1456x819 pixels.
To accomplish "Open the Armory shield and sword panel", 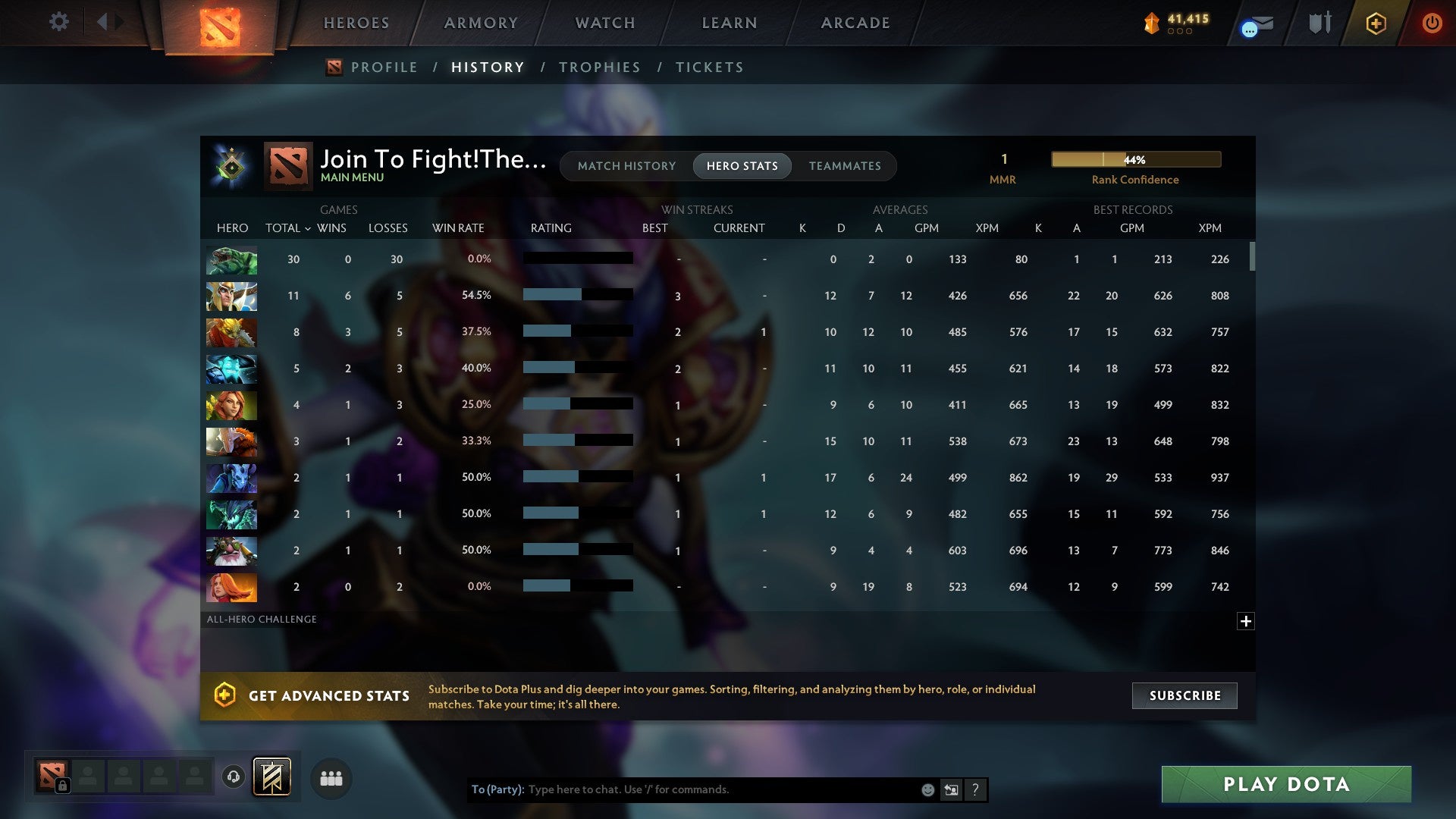I will click(x=1319, y=23).
